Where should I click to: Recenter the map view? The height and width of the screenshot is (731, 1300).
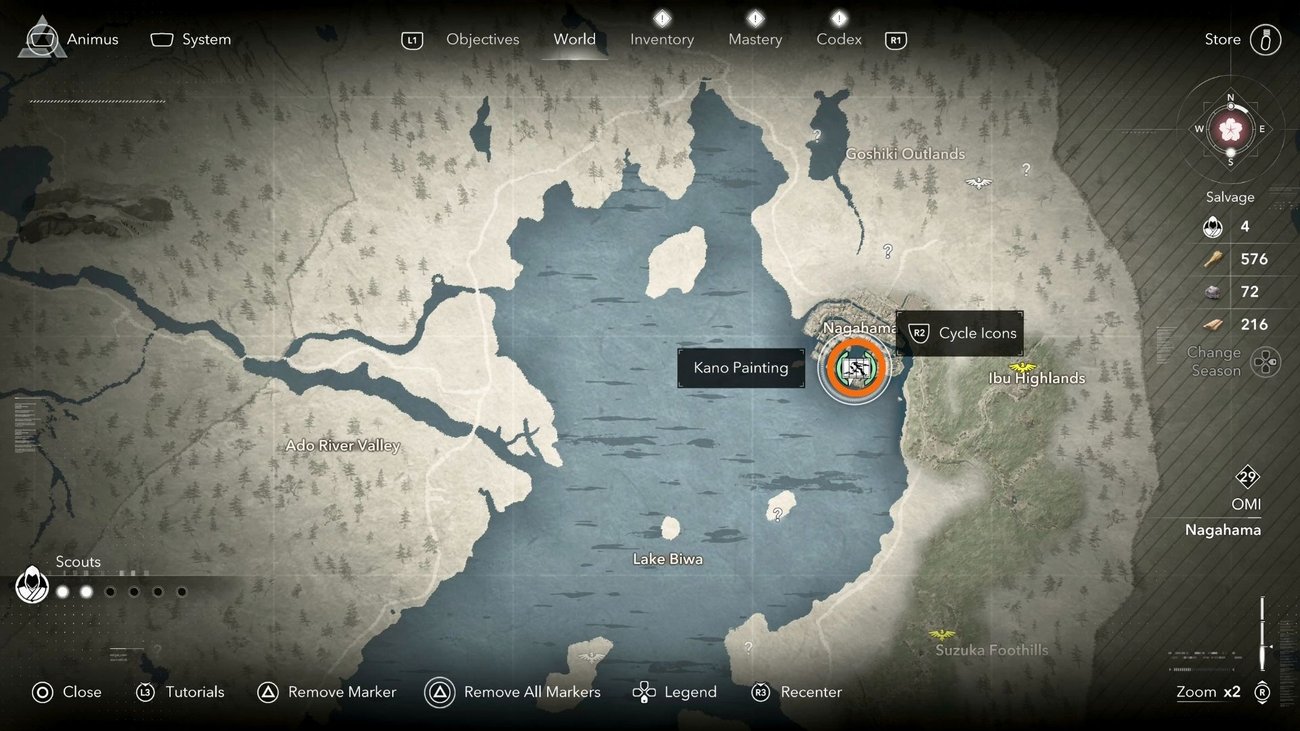(796, 692)
